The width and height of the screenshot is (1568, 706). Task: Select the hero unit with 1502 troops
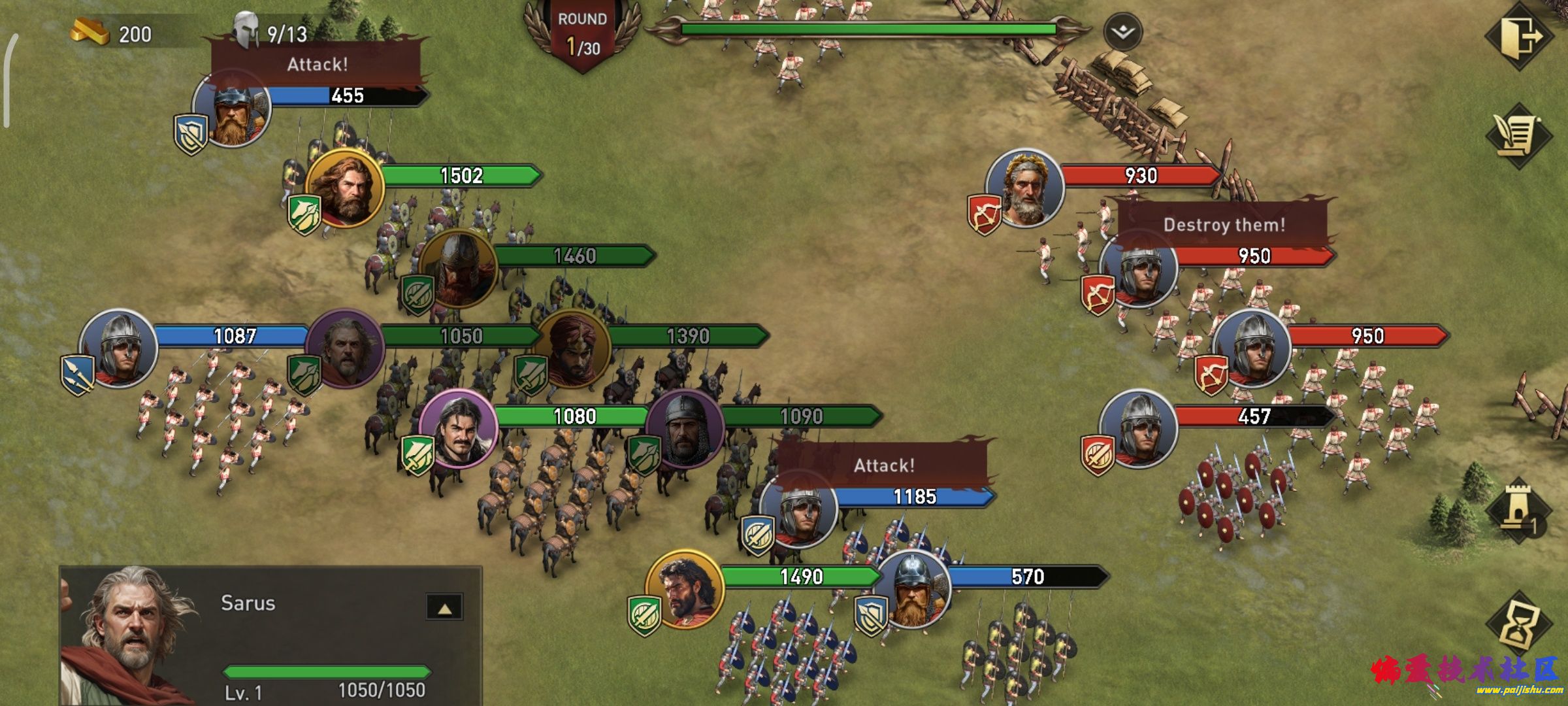pos(344,188)
